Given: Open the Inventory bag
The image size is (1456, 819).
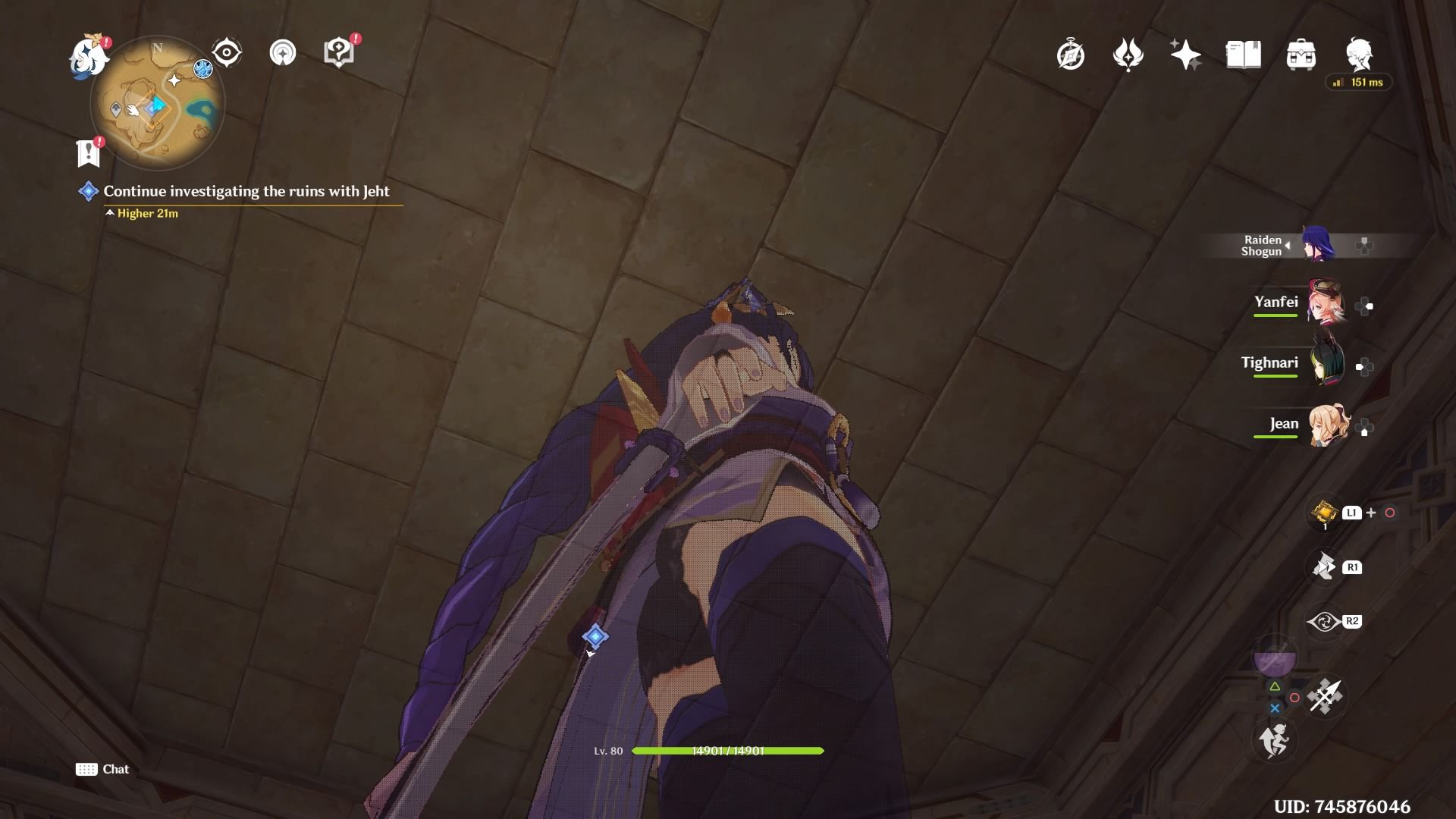Looking at the screenshot, I should (1302, 54).
